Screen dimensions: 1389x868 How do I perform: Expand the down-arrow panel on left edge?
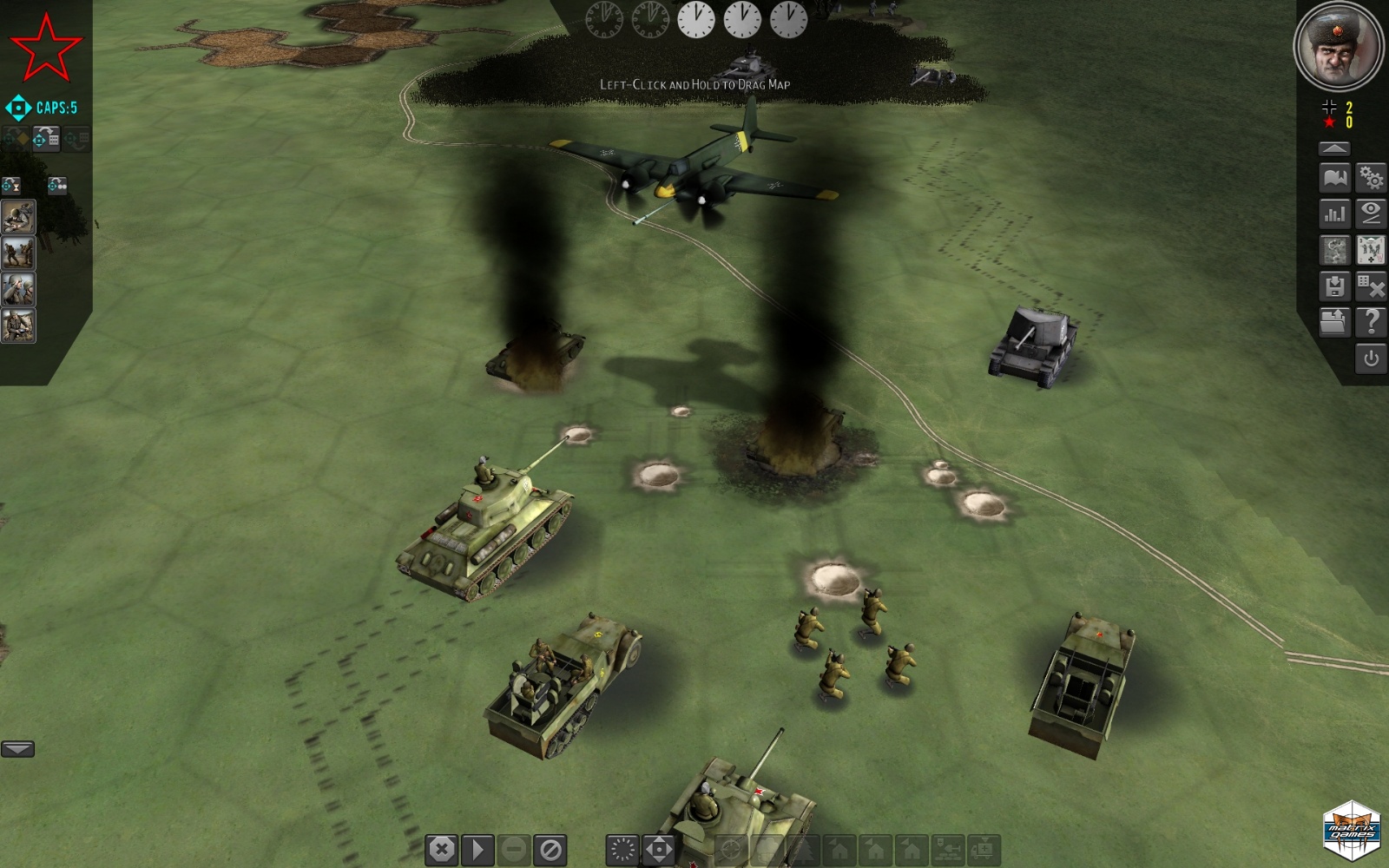17,749
